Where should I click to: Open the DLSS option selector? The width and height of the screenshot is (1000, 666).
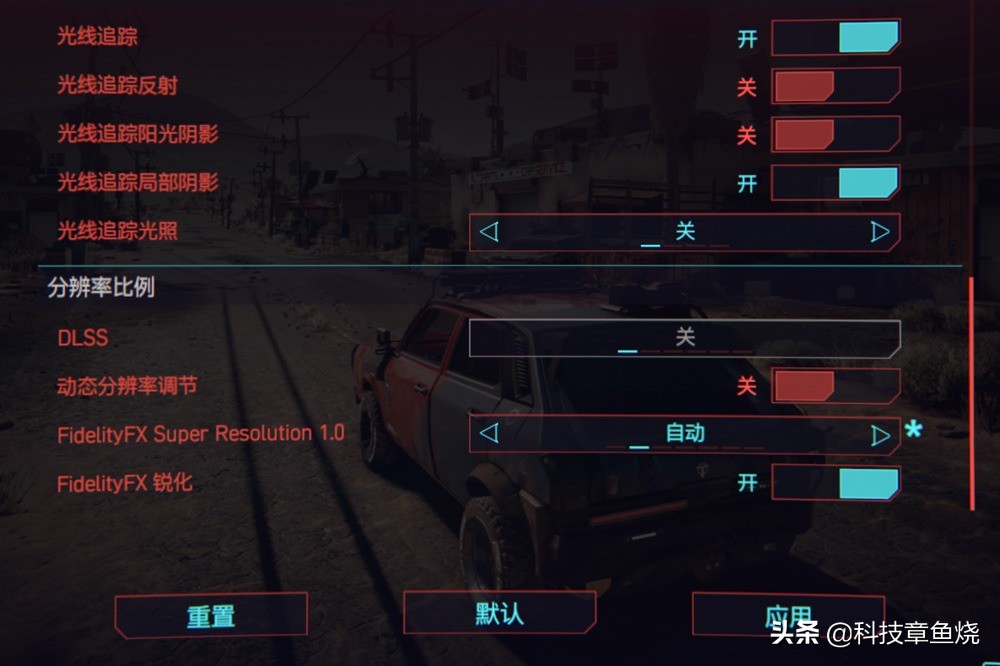coord(684,338)
